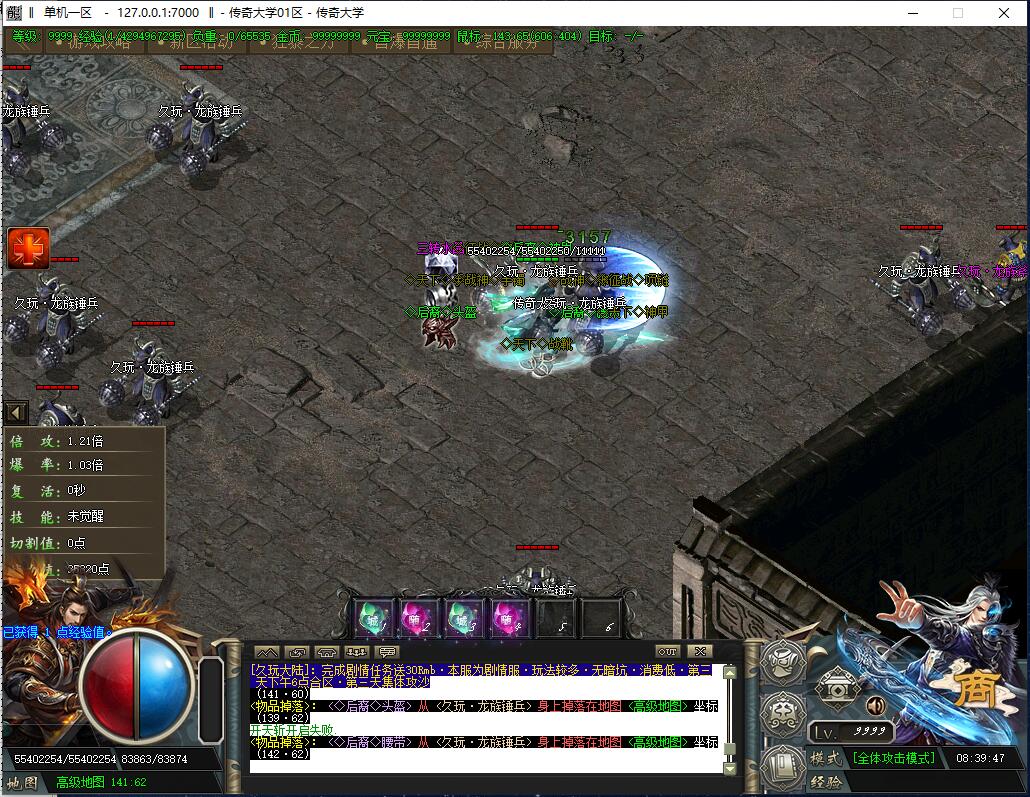The image size is (1030, 797).
Task: Close the chat panel with X button
Action: [701, 652]
